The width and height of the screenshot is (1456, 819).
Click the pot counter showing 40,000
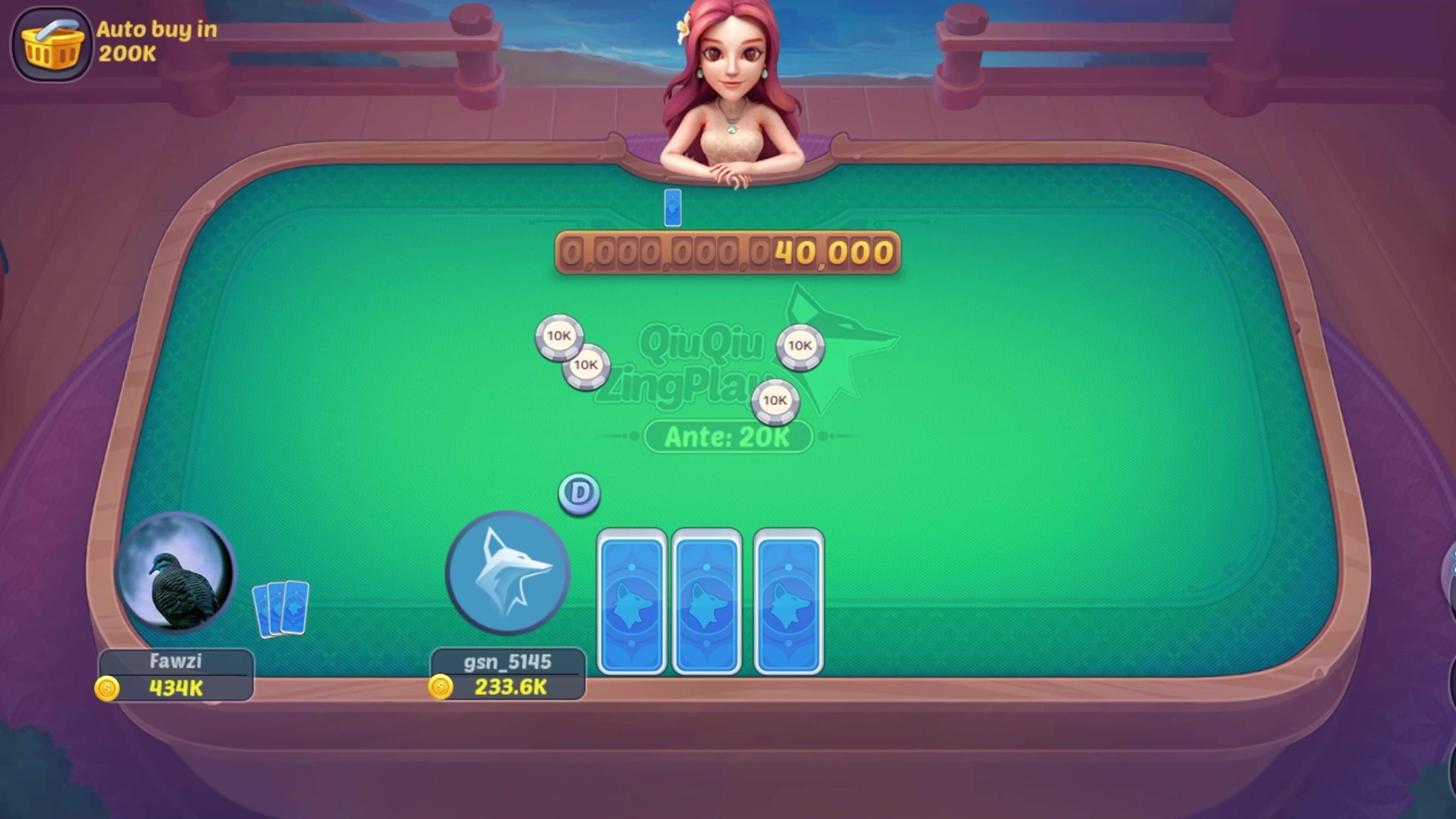(728, 253)
